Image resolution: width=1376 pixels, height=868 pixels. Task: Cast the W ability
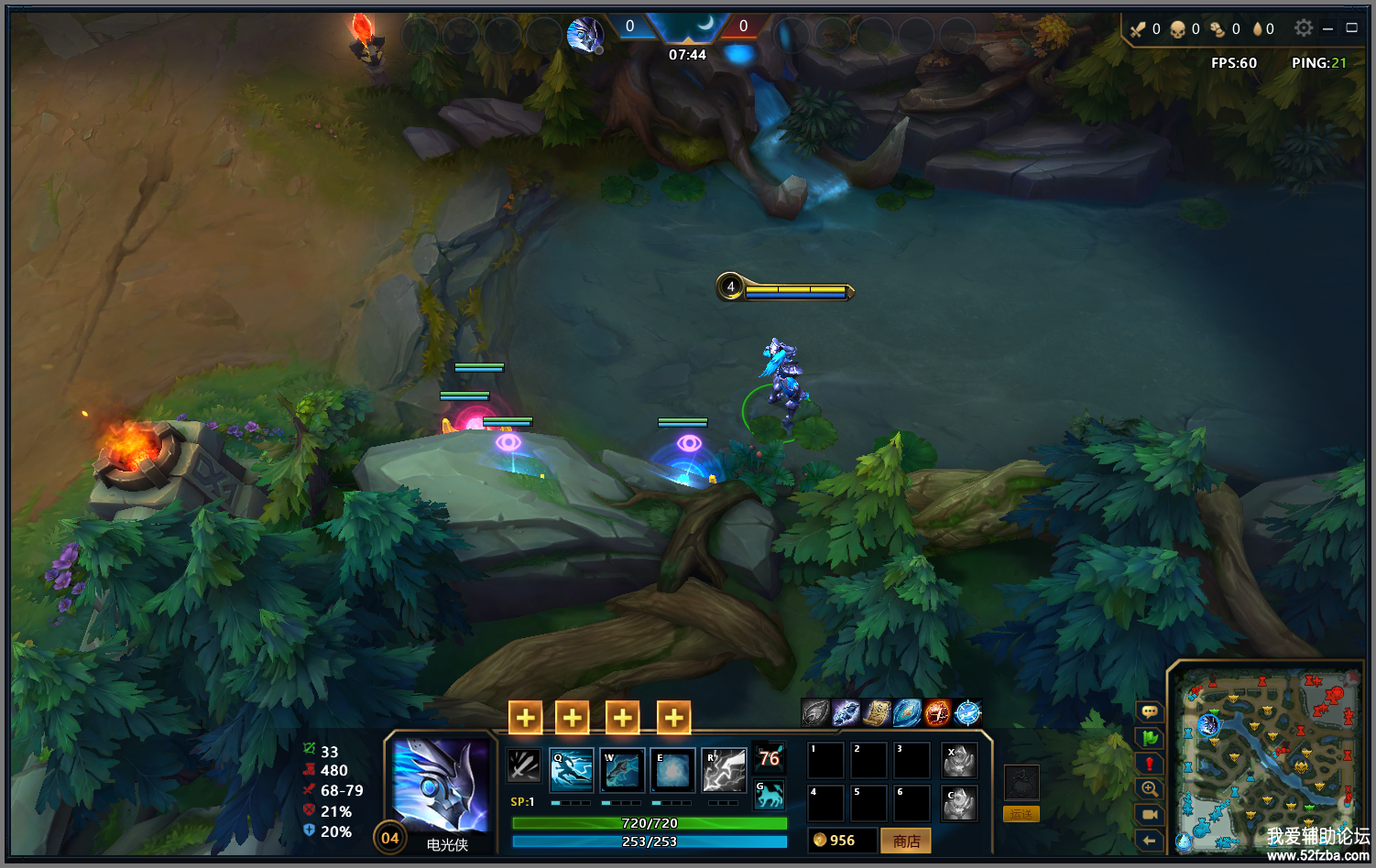pyautogui.click(x=622, y=770)
